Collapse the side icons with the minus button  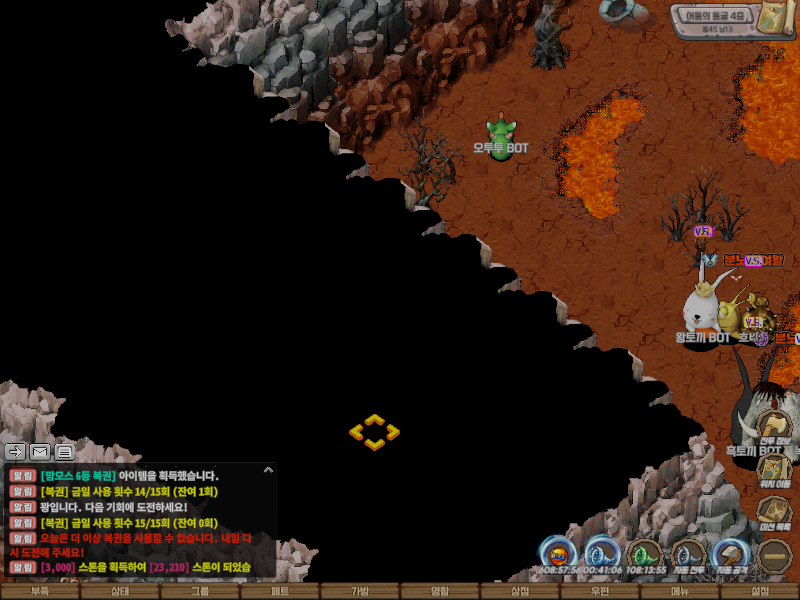tap(774, 555)
